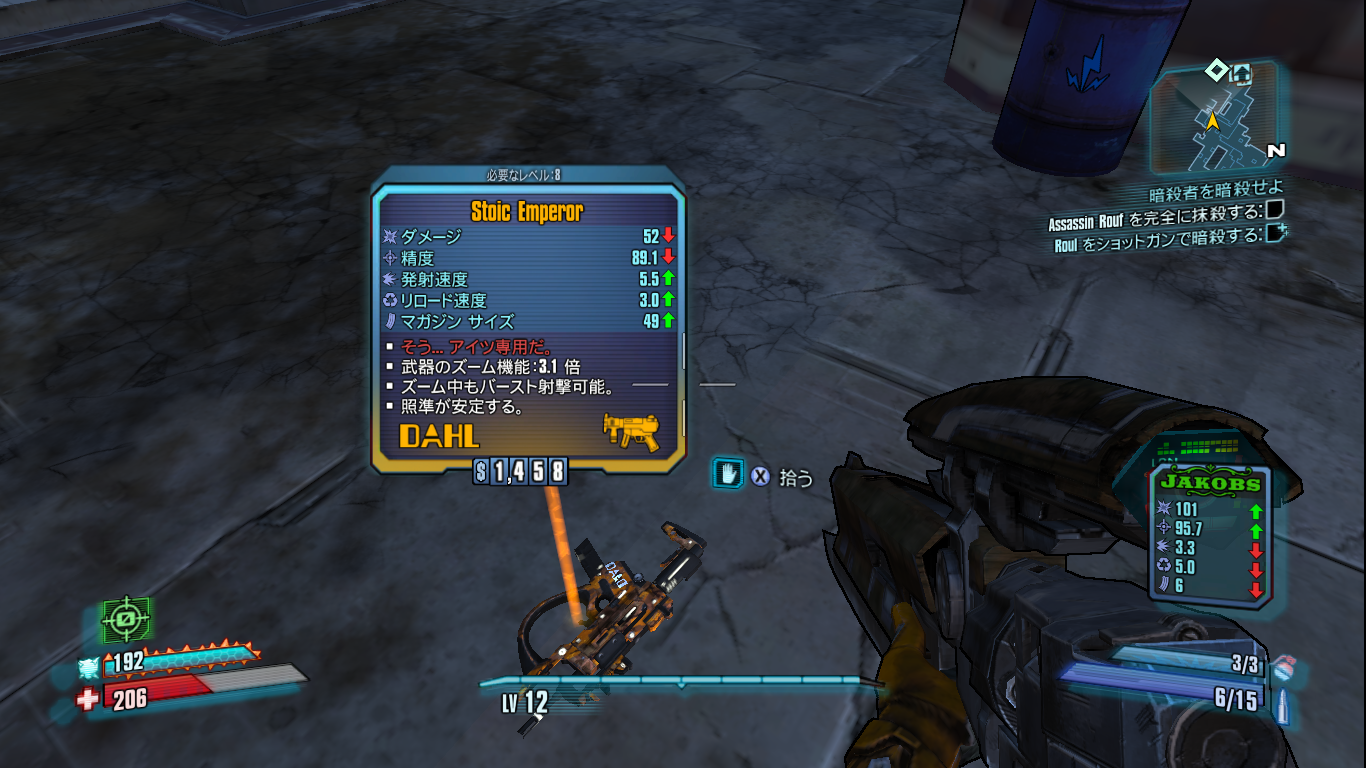Select the Stoic Emperor item card

pyautogui.click(x=528, y=320)
